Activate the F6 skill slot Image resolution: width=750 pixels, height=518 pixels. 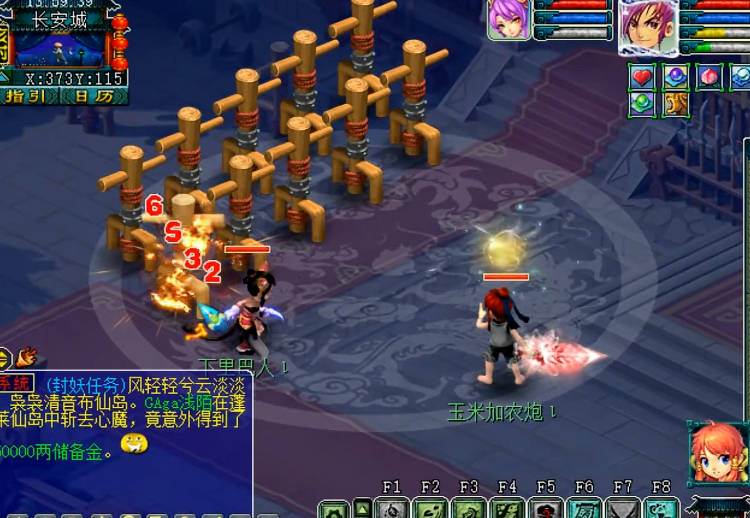coord(584,508)
